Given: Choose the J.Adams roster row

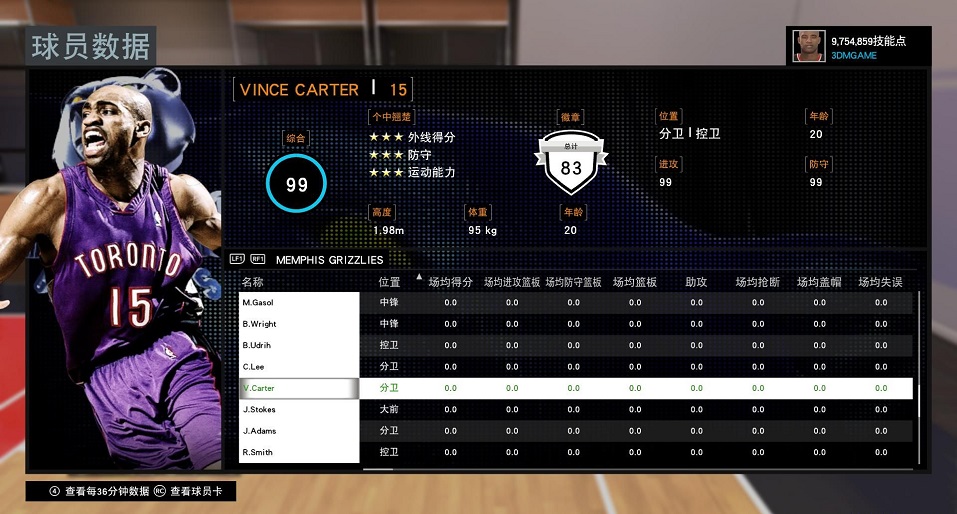Looking at the screenshot, I should (299, 431).
